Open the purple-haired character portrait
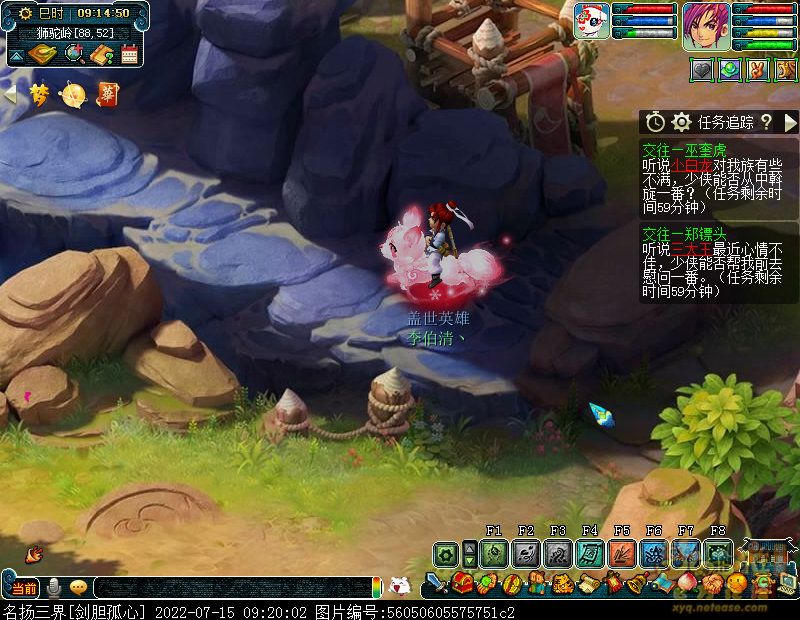Screen dimensions: 800x620 coord(706,26)
